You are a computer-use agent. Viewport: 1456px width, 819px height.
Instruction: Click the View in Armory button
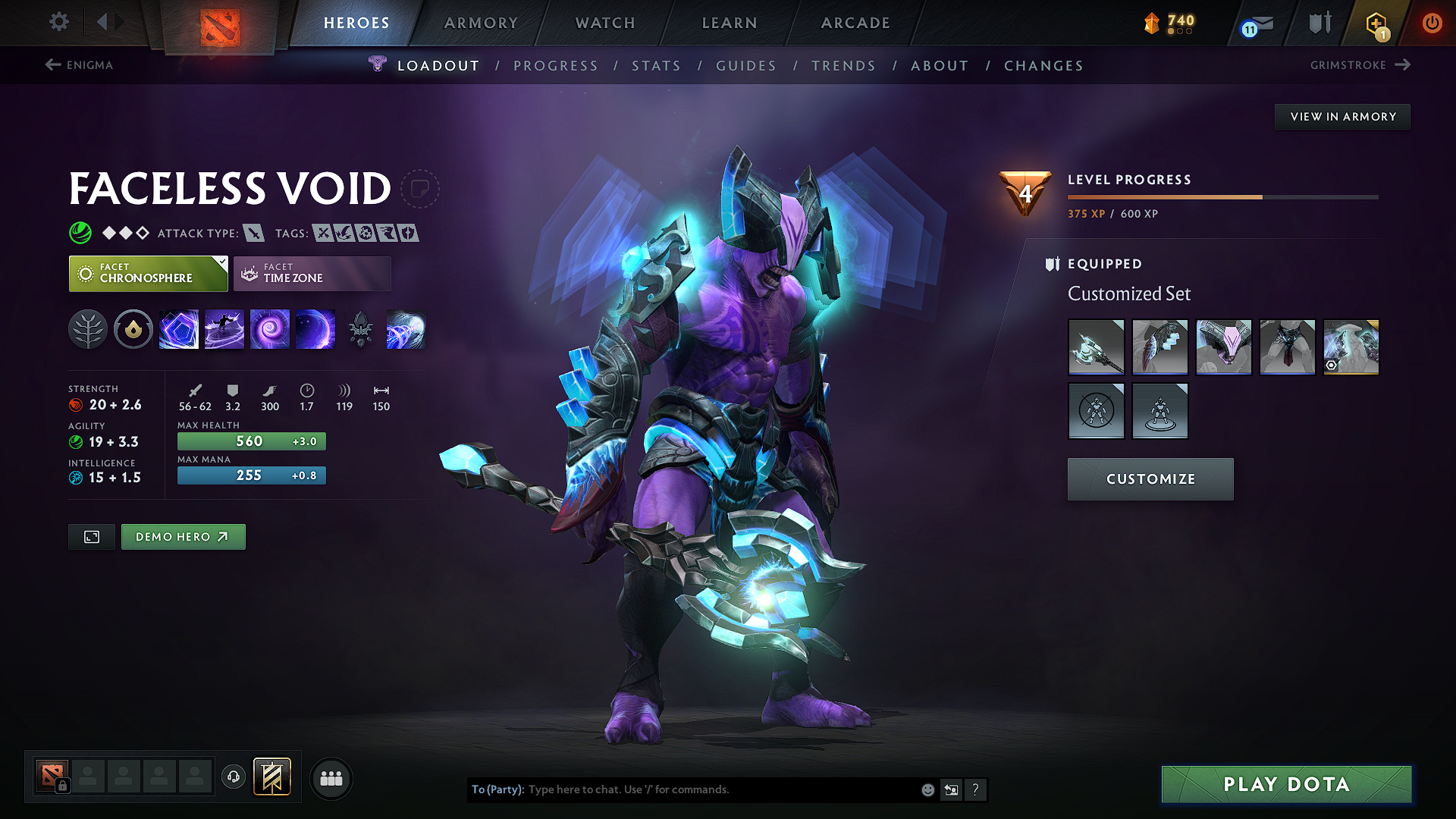coord(1342,117)
